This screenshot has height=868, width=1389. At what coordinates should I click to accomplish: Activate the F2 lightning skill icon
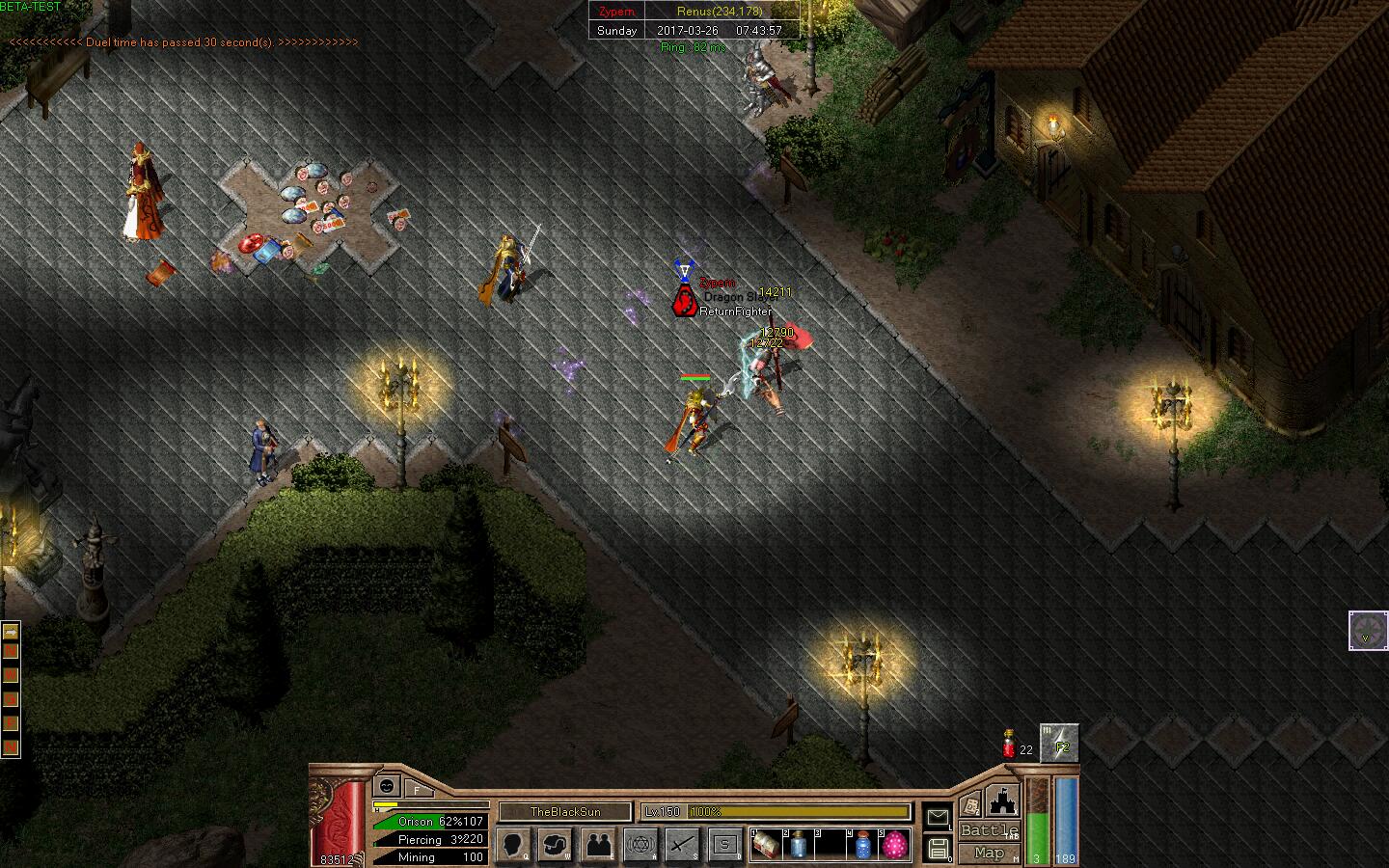coord(1060,744)
